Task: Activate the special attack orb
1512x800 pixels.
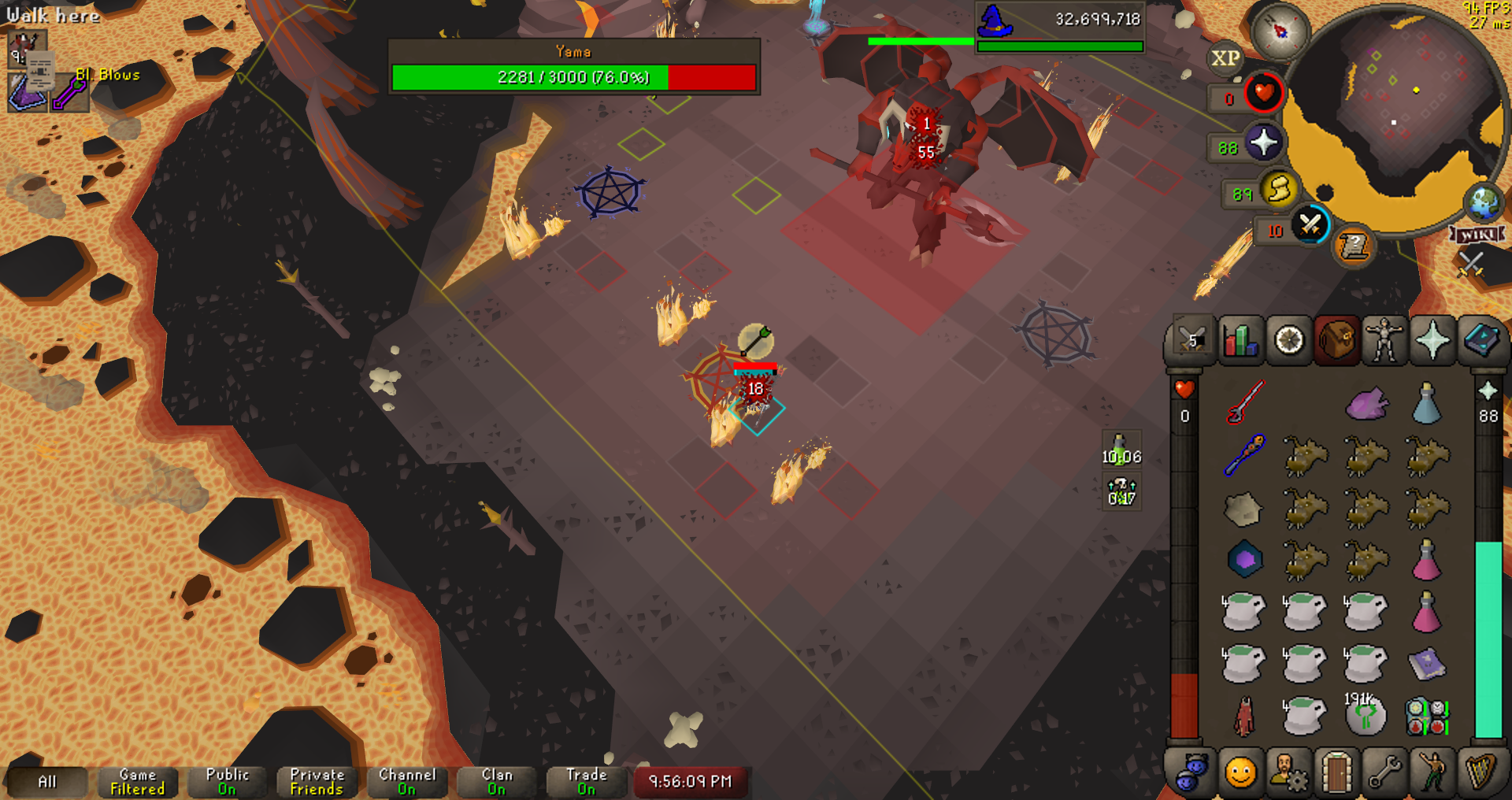Action: [x=1310, y=225]
